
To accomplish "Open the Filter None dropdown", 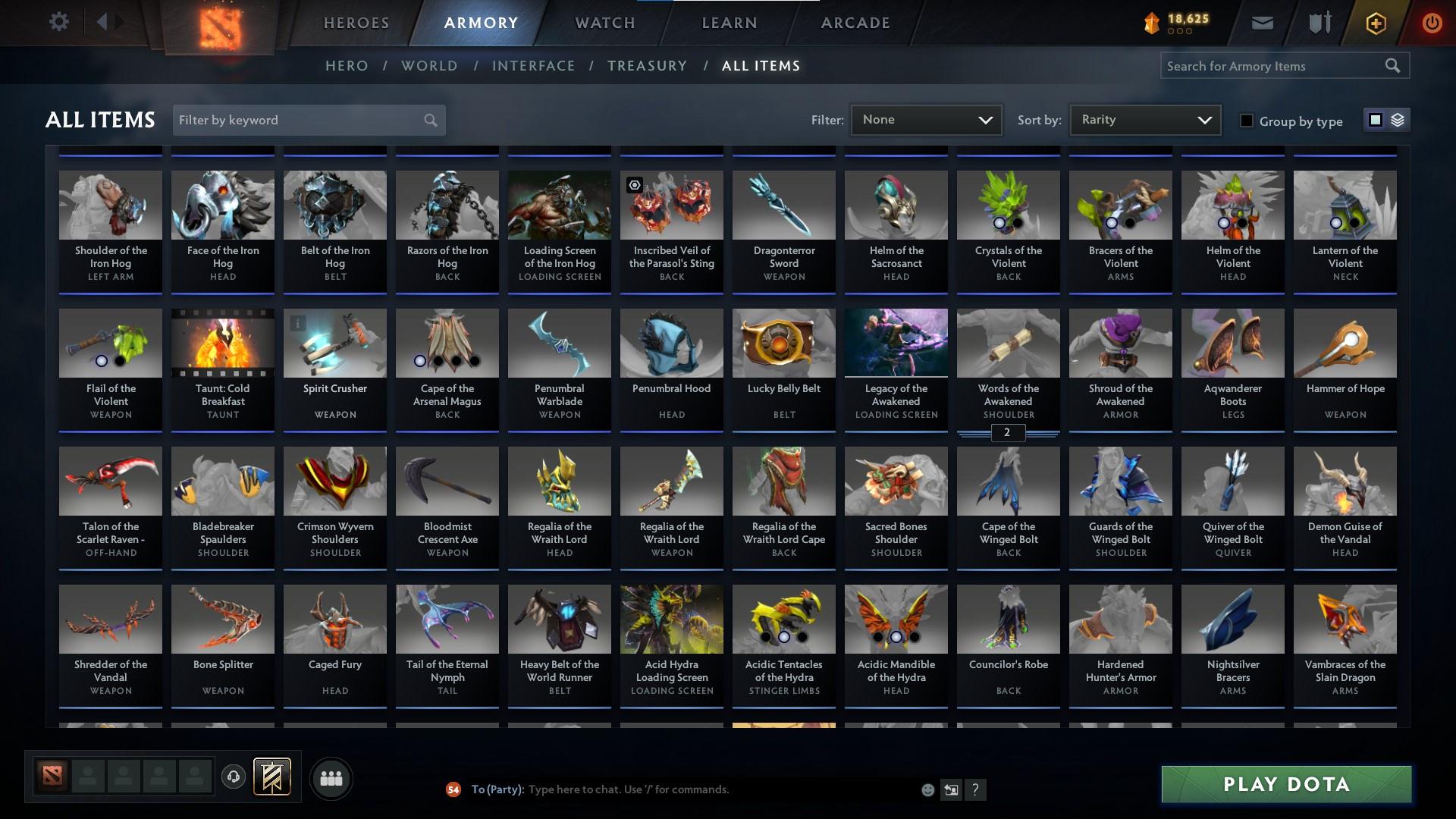I will (926, 119).
